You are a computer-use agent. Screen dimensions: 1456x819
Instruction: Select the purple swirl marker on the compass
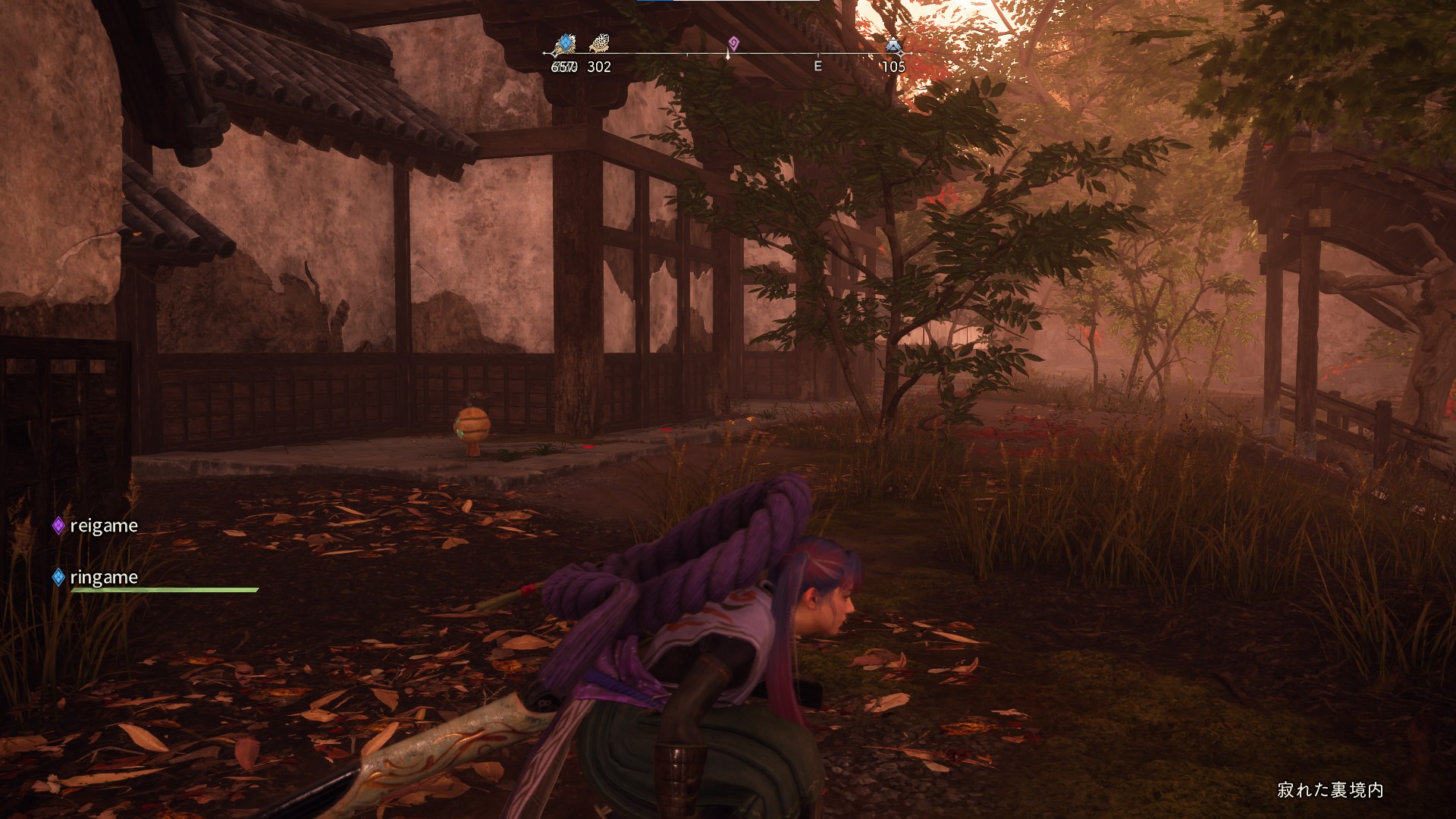(x=733, y=42)
